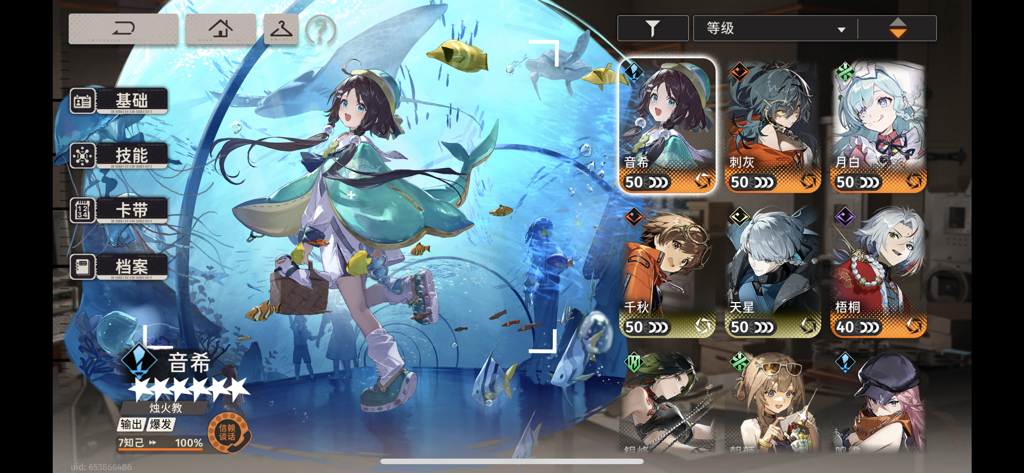Select the 音希 character card

pyautogui.click(x=667, y=125)
